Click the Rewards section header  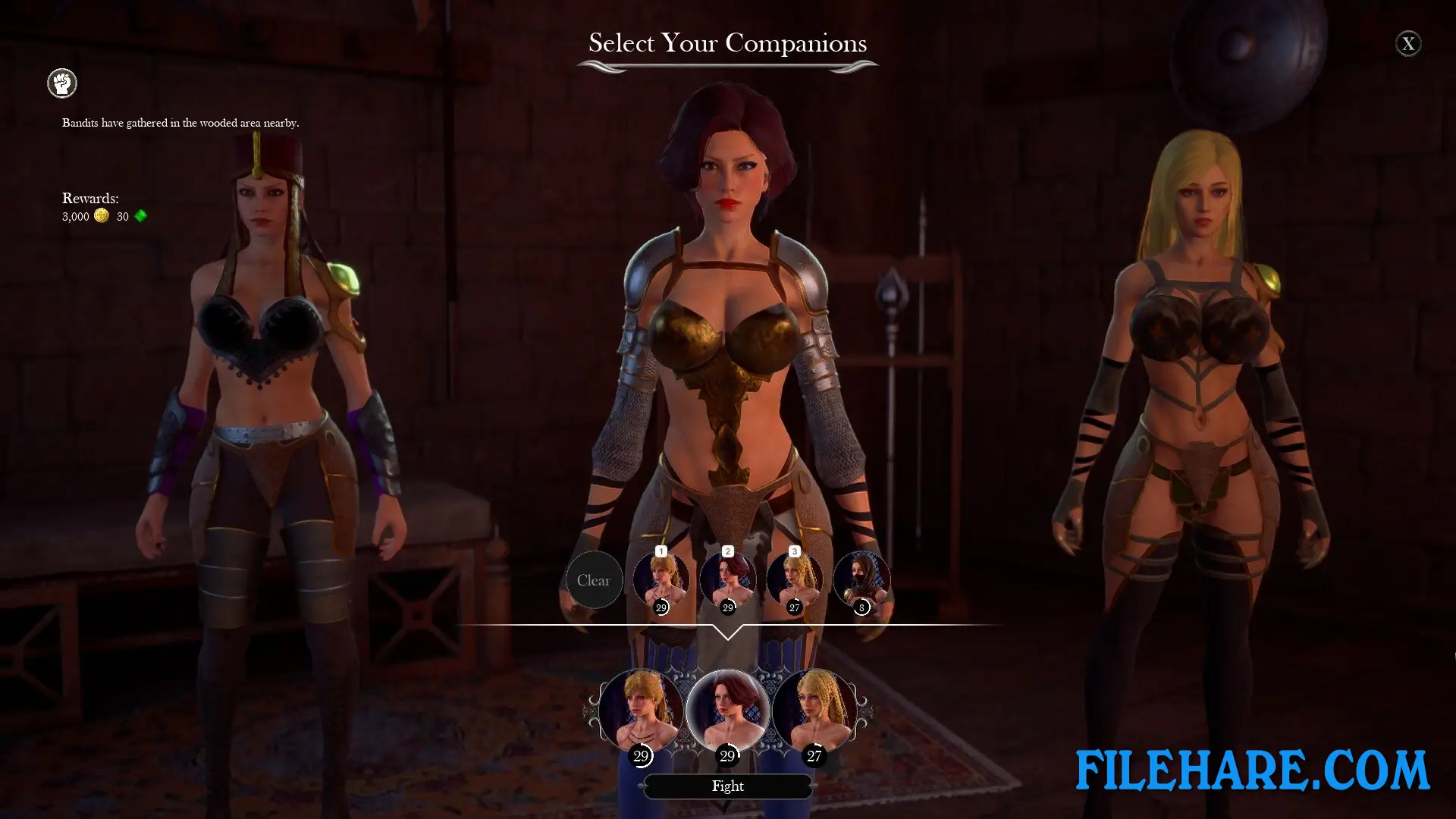(x=89, y=198)
